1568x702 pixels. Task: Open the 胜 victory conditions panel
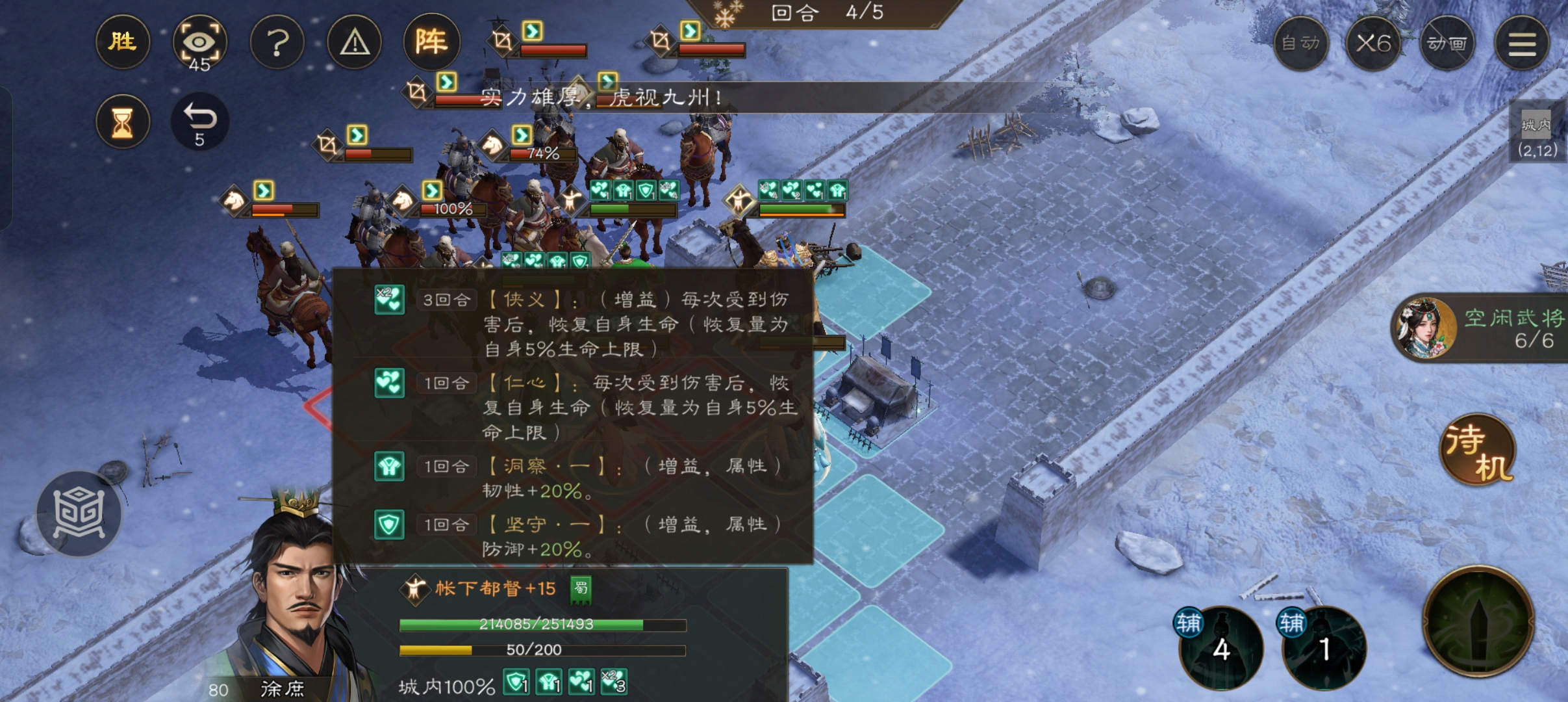pos(123,42)
